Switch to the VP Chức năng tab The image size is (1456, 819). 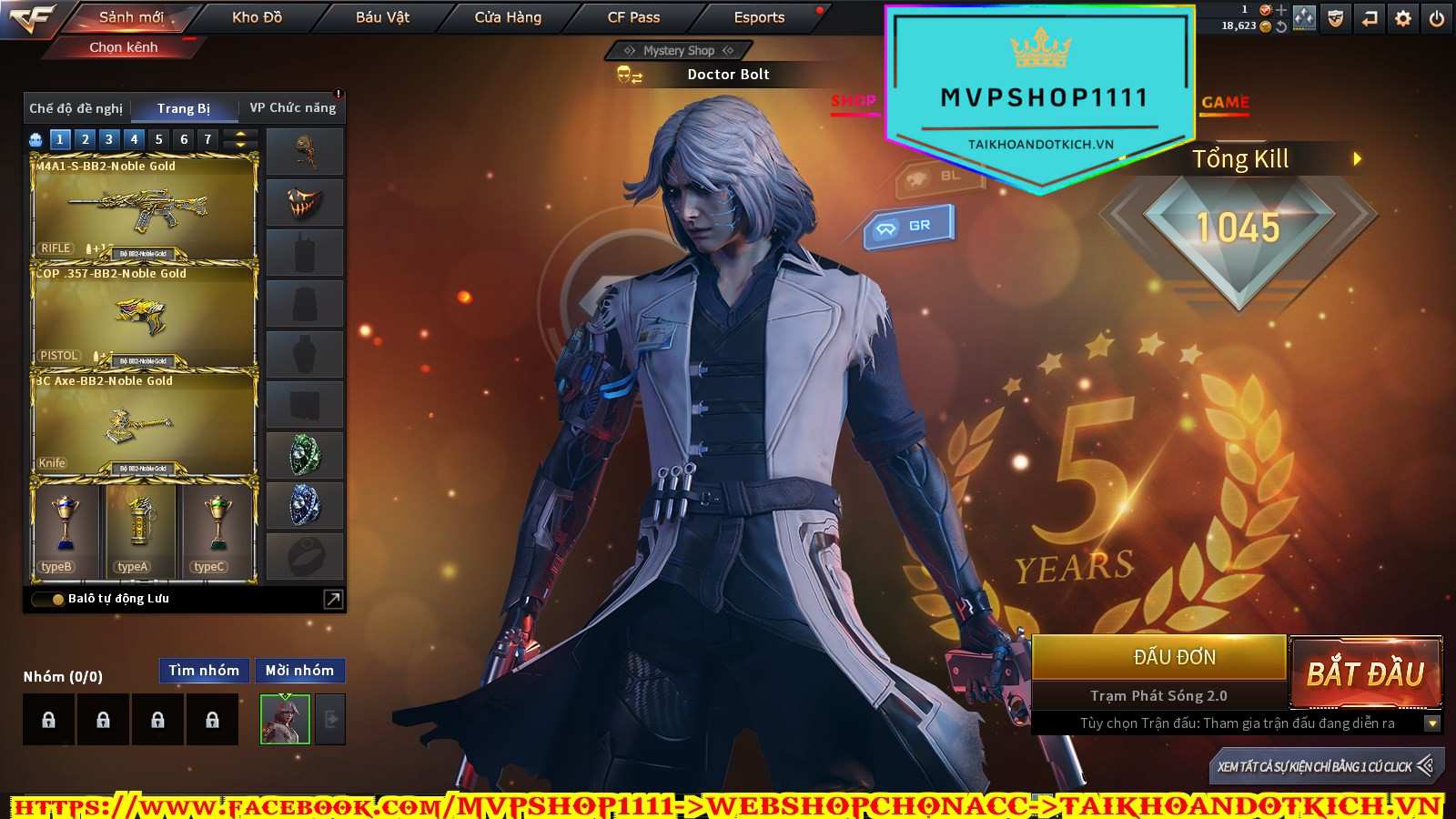click(292, 108)
